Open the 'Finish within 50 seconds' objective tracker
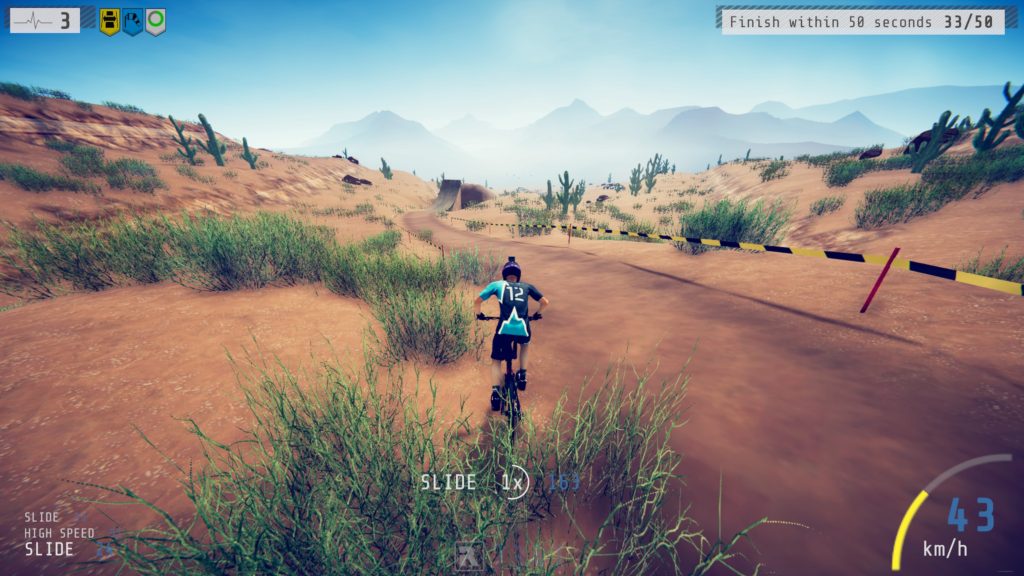Screen dimensions: 1024x576 coord(862,21)
